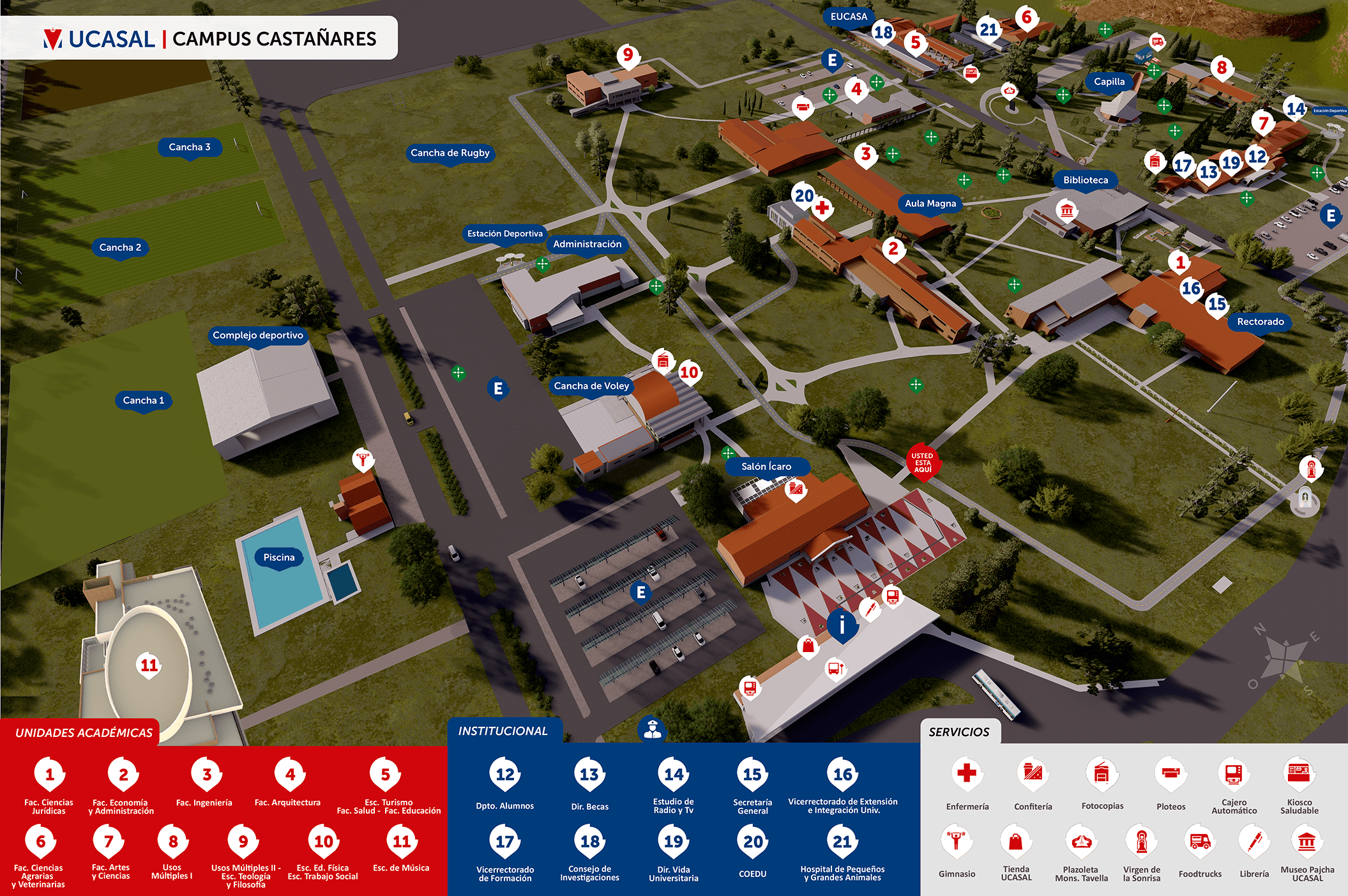Viewport: 1348px width, 896px height.
Task: Select the Capilla location label
Action: point(1109,82)
